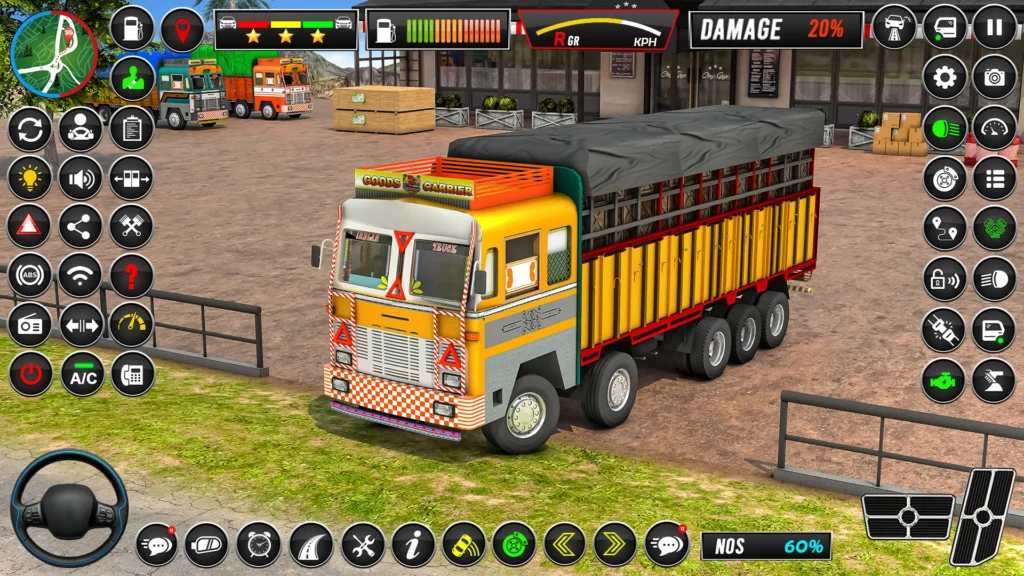This screenshot has height=576, width=1024.
Task: Activate the red hazard triangle
Action: (29, 226)
